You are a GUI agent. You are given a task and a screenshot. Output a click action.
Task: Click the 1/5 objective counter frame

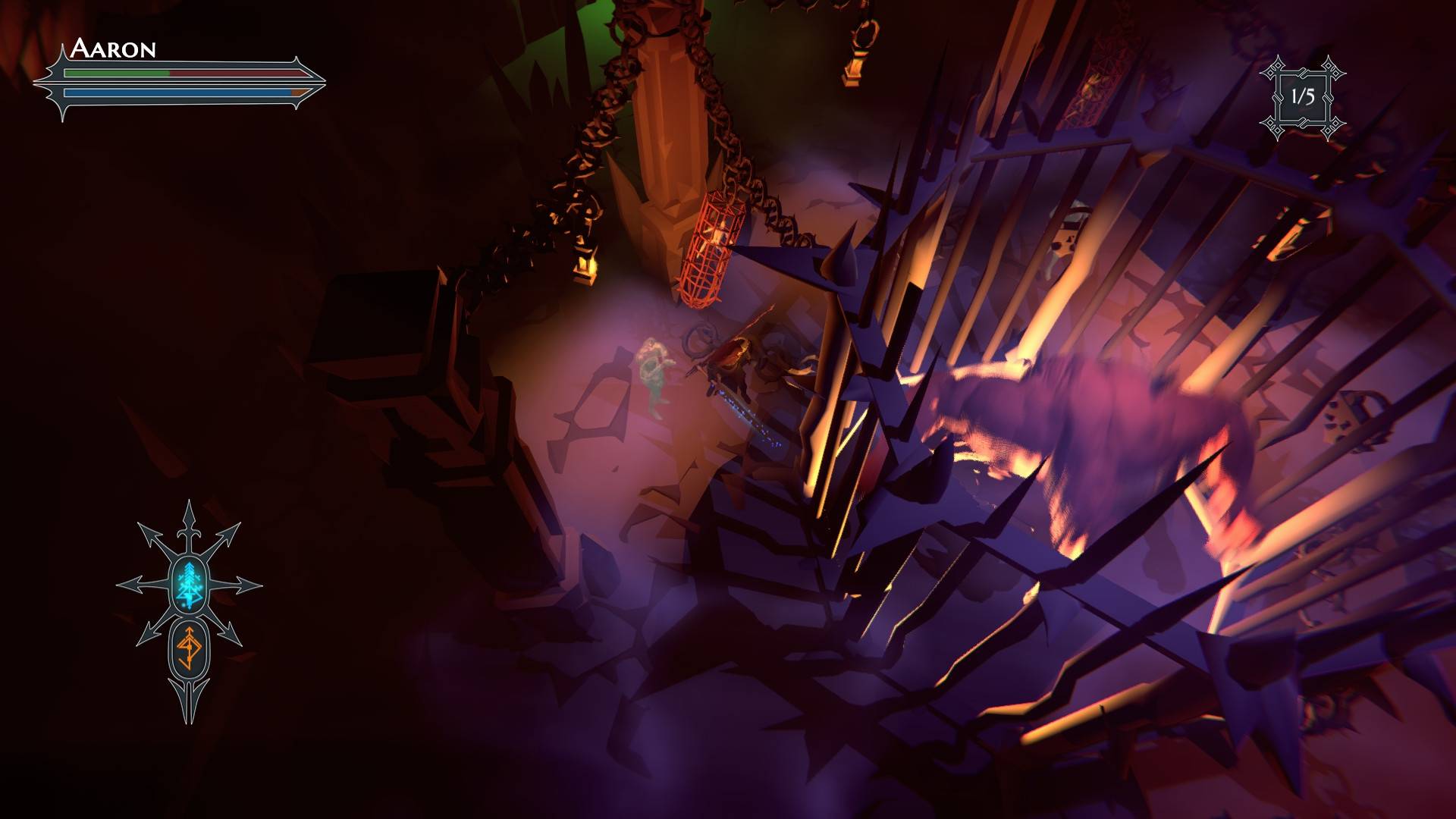click(x=1302, y=97)
